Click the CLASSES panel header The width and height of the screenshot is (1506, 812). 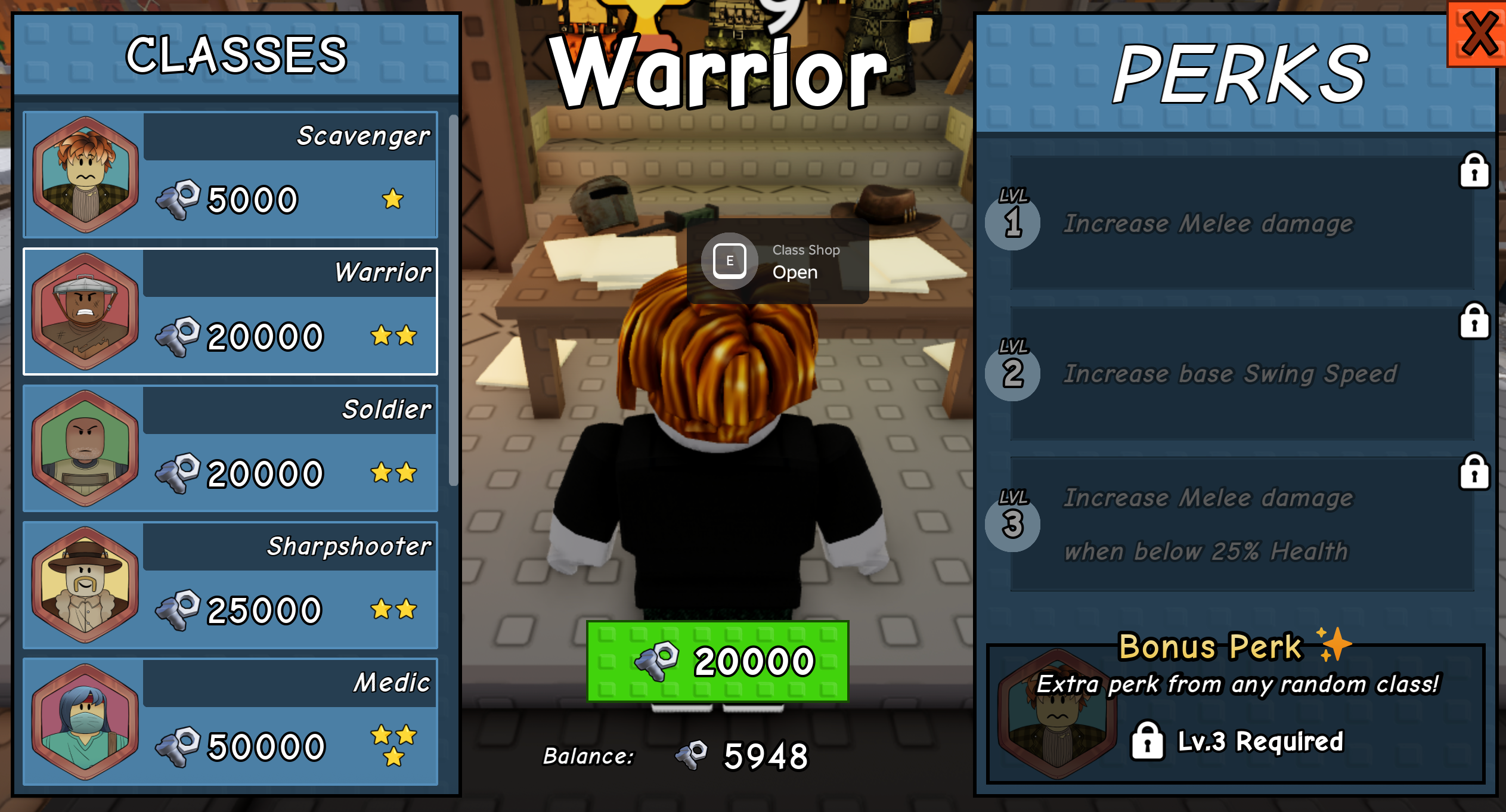point(237,55)
